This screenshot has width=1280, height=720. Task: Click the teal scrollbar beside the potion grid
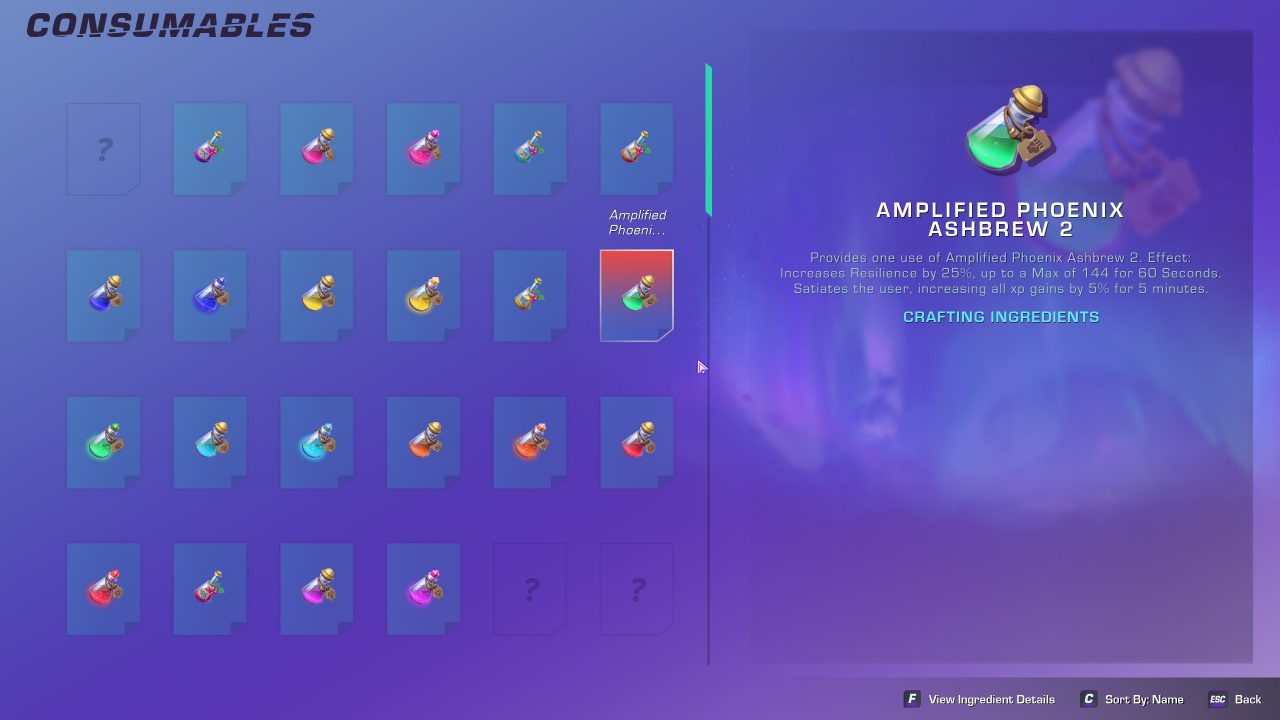coord(708,140)
